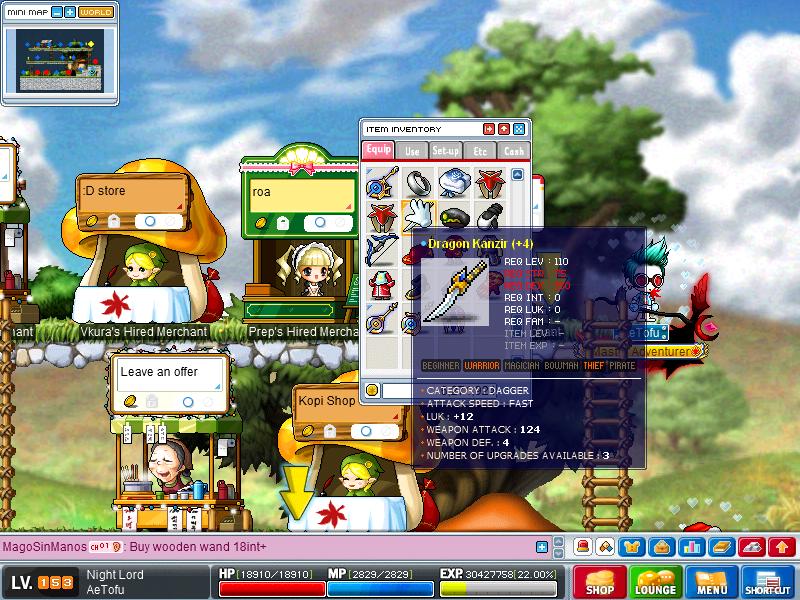Open the World map button
This screenshot has width=800, height=600.
(x=96, y=12)
